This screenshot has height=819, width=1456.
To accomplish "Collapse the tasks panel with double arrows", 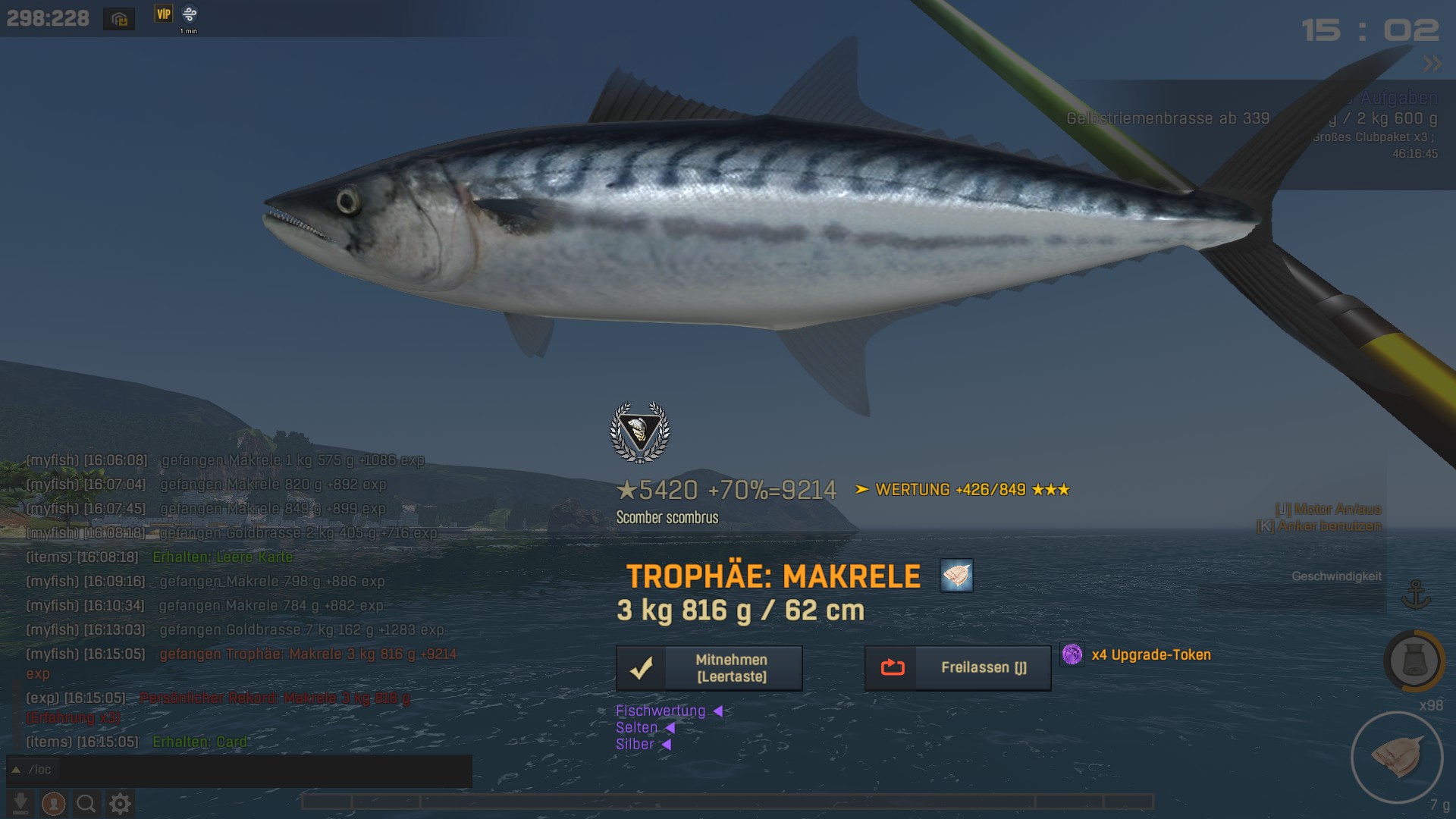I will point(1432,64).
